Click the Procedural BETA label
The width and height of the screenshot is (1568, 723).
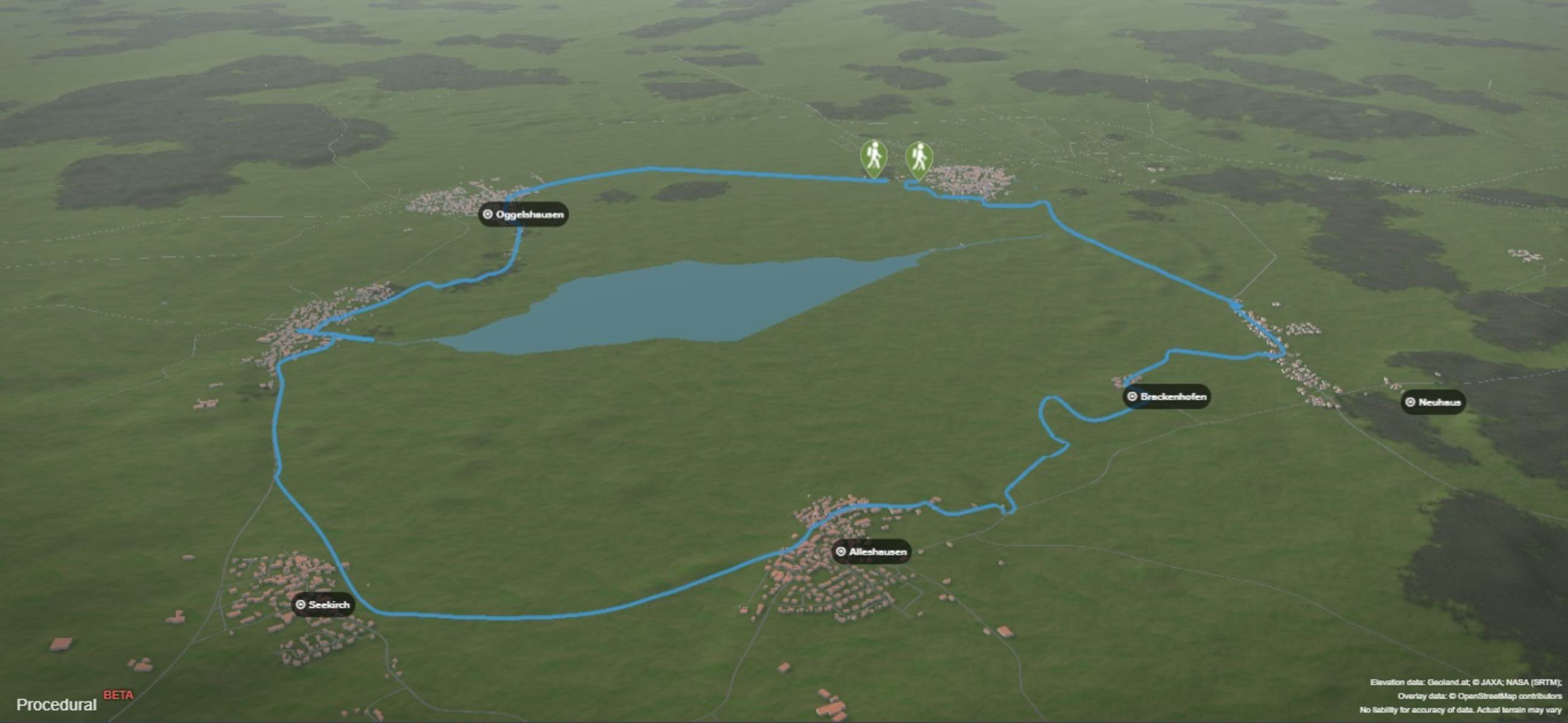tap(74, 703)
